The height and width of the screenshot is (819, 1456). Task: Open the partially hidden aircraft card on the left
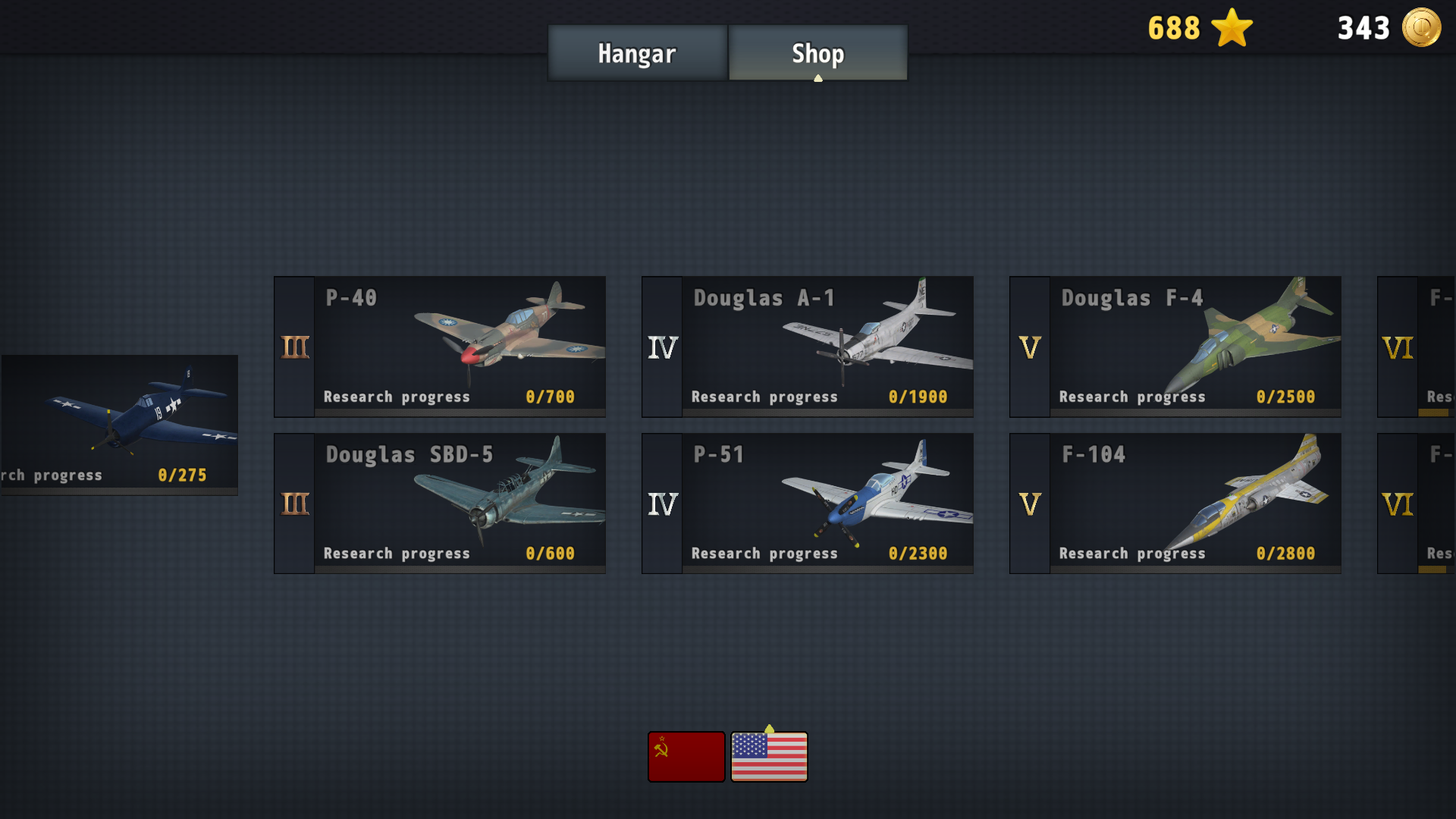tap(118, 425)
